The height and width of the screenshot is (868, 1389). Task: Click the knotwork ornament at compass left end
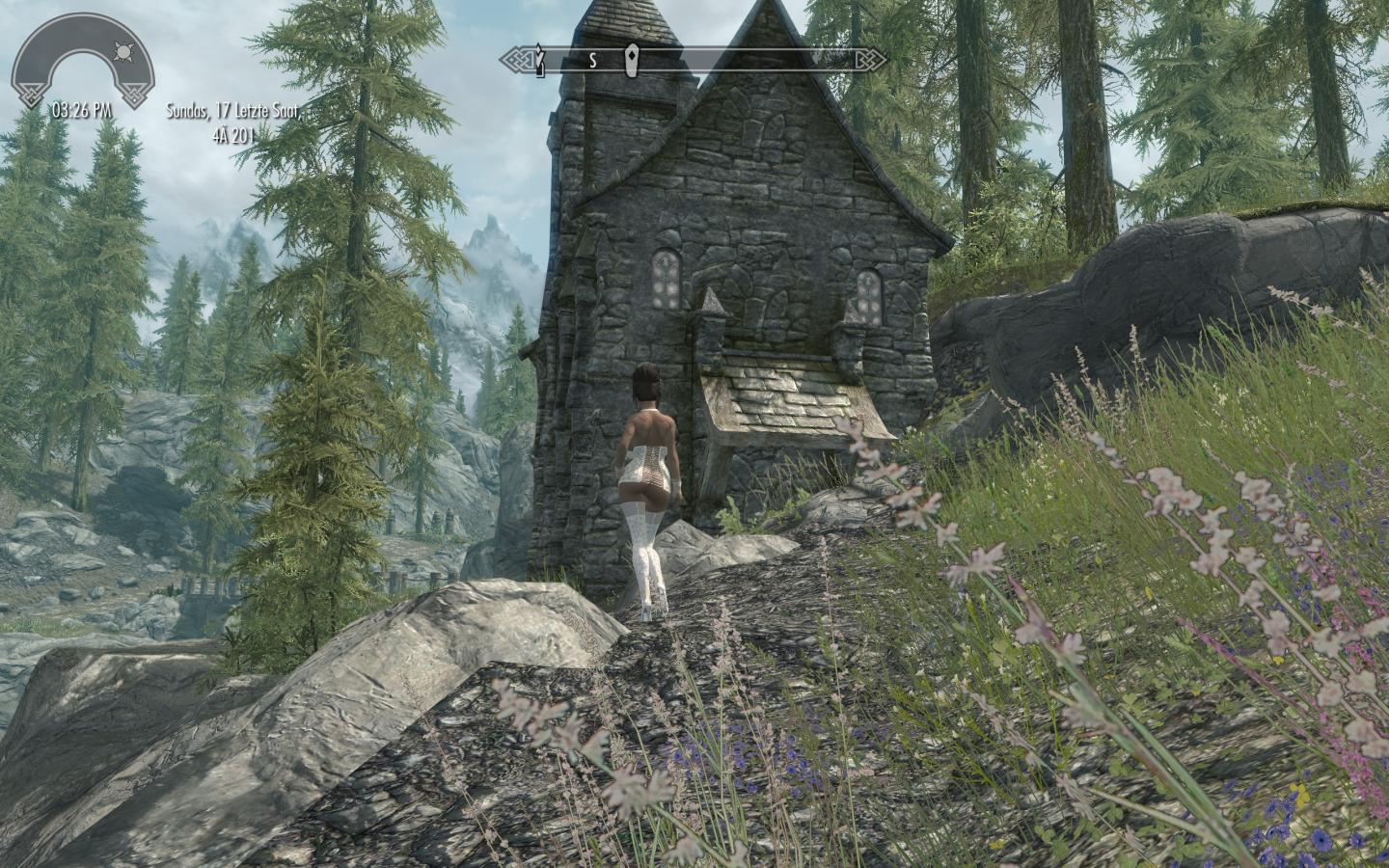click(521, 58)
